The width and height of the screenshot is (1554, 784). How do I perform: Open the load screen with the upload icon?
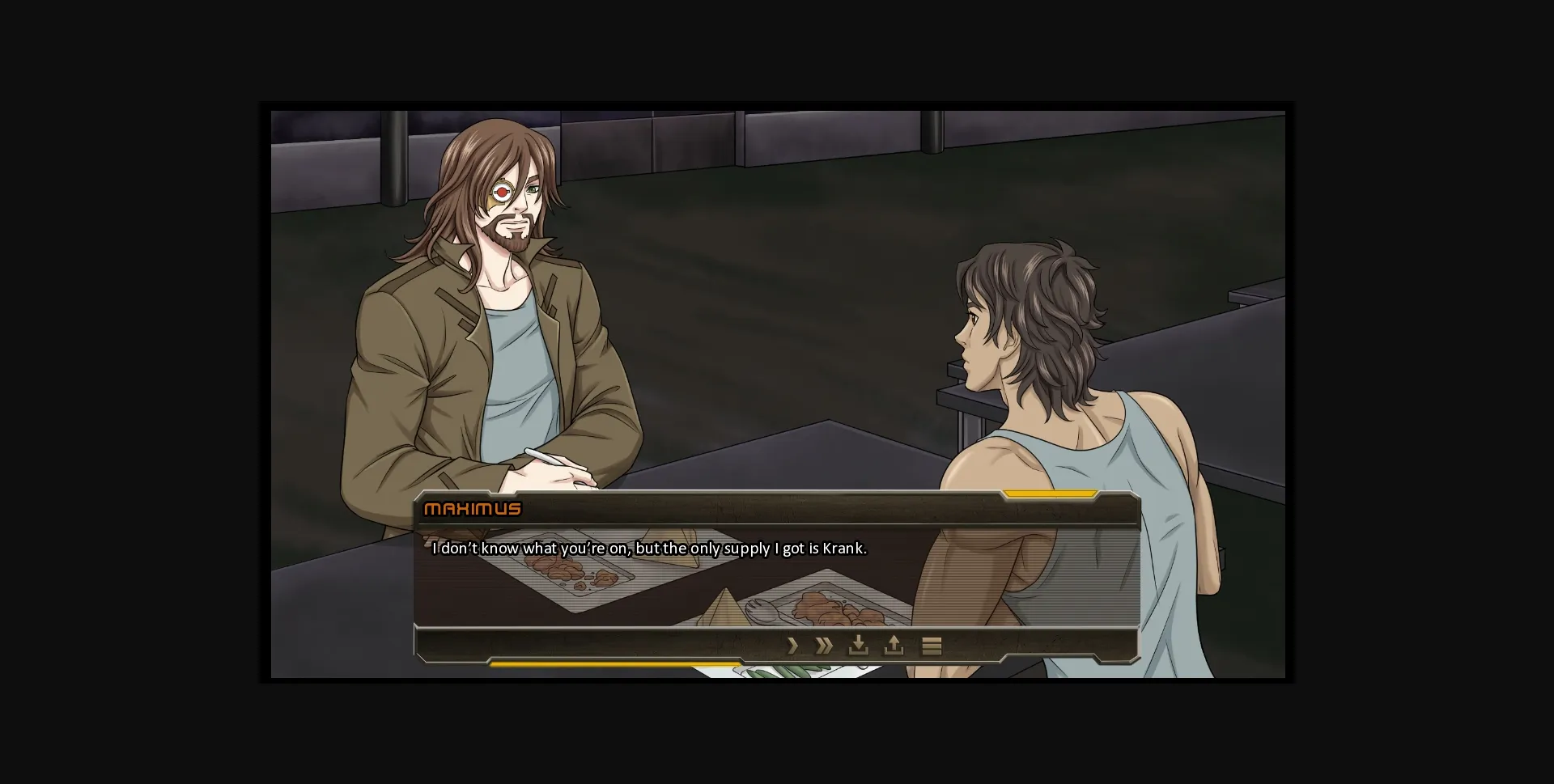tap(894, 646)
